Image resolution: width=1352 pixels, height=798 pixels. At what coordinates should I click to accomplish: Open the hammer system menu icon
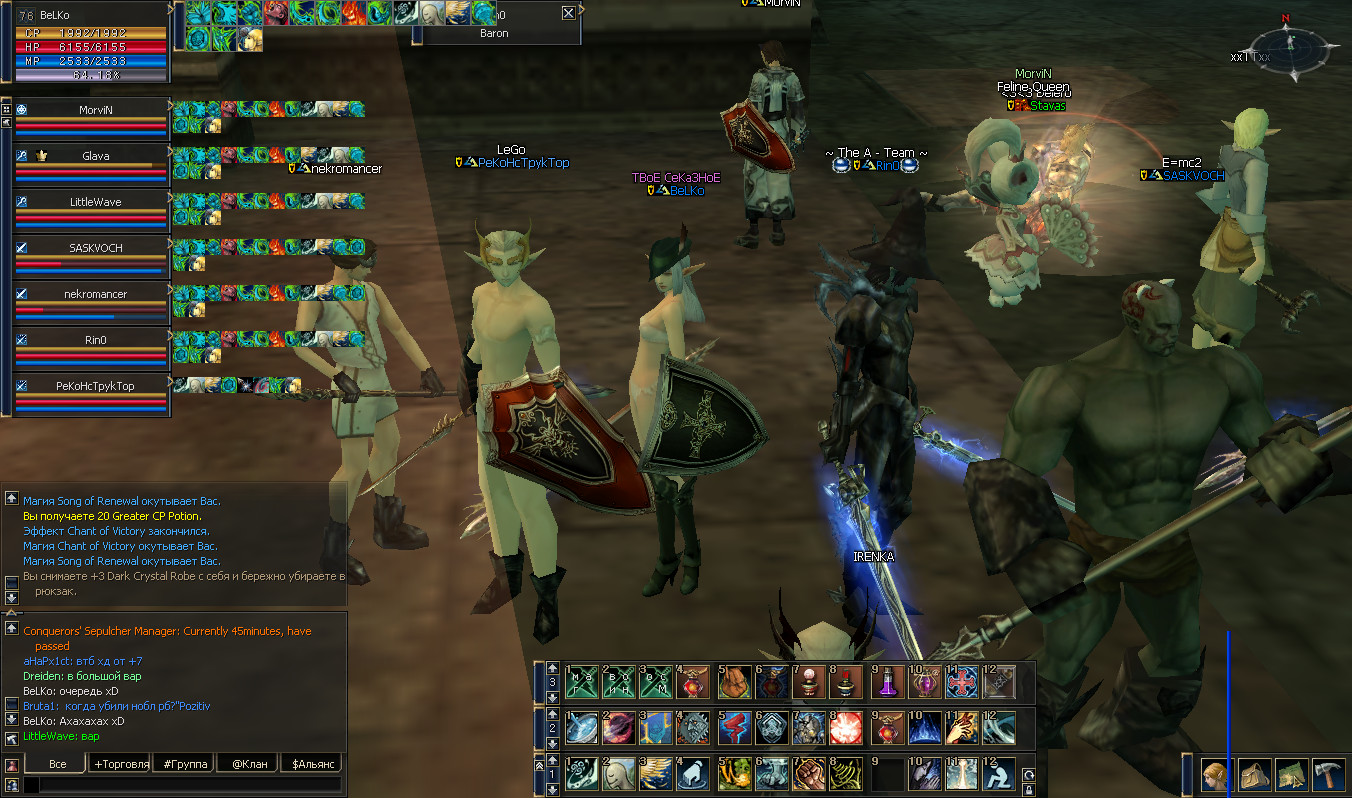click(1327, 774)
